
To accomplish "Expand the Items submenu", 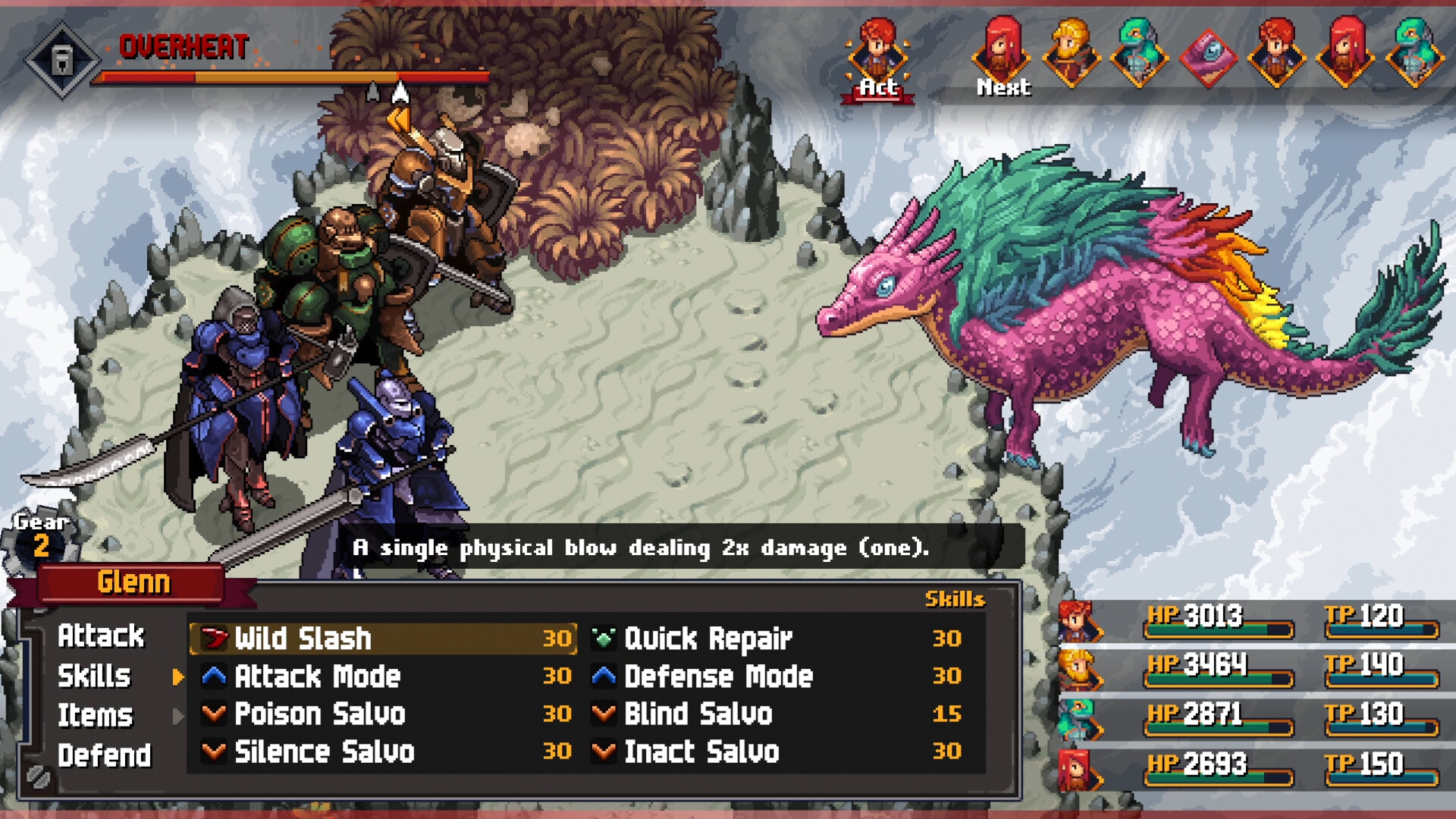I will pos(96,714).
